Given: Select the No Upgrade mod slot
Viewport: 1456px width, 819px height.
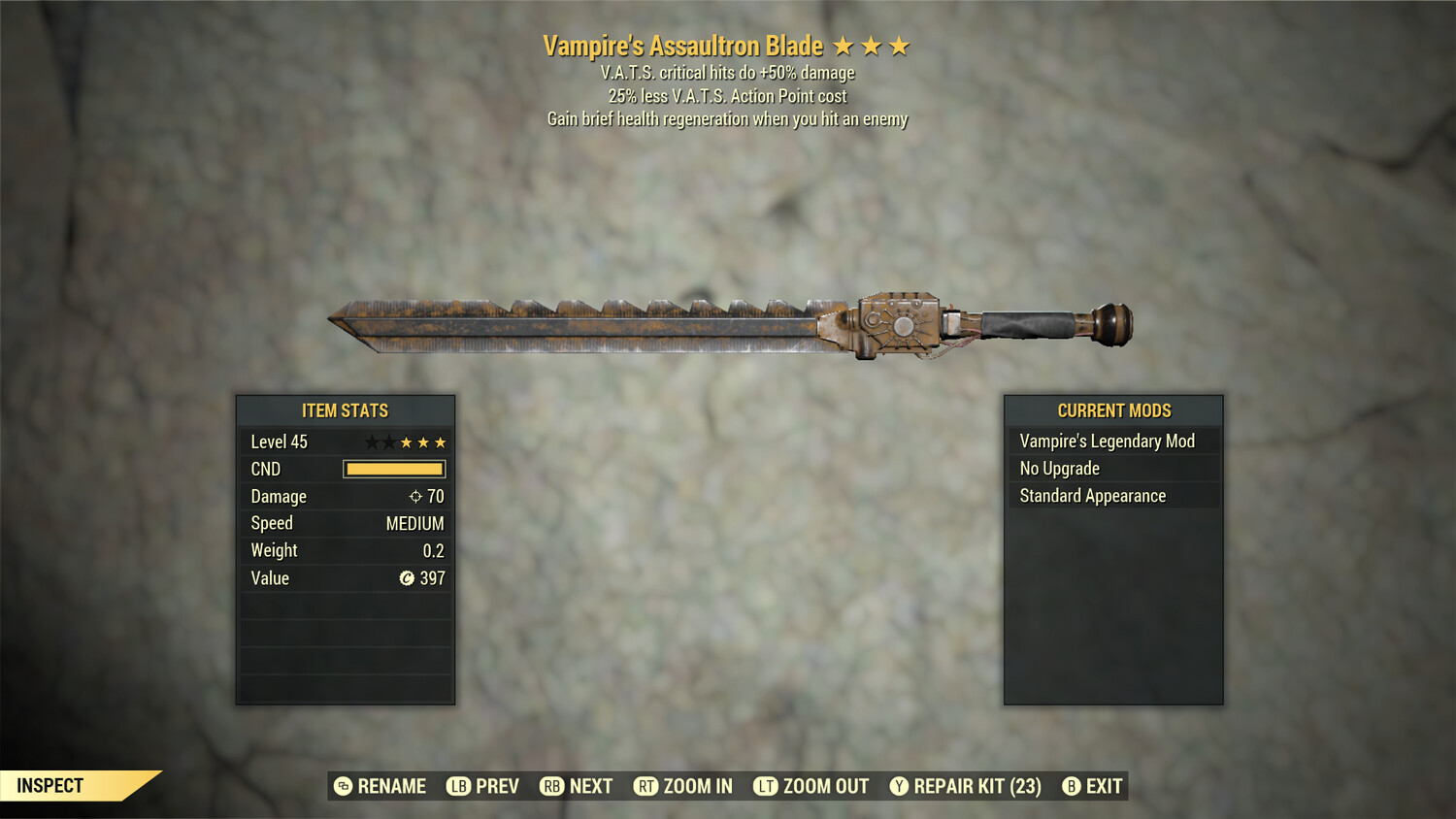Looking at the screenshot, I should [x=1058, y=468].
